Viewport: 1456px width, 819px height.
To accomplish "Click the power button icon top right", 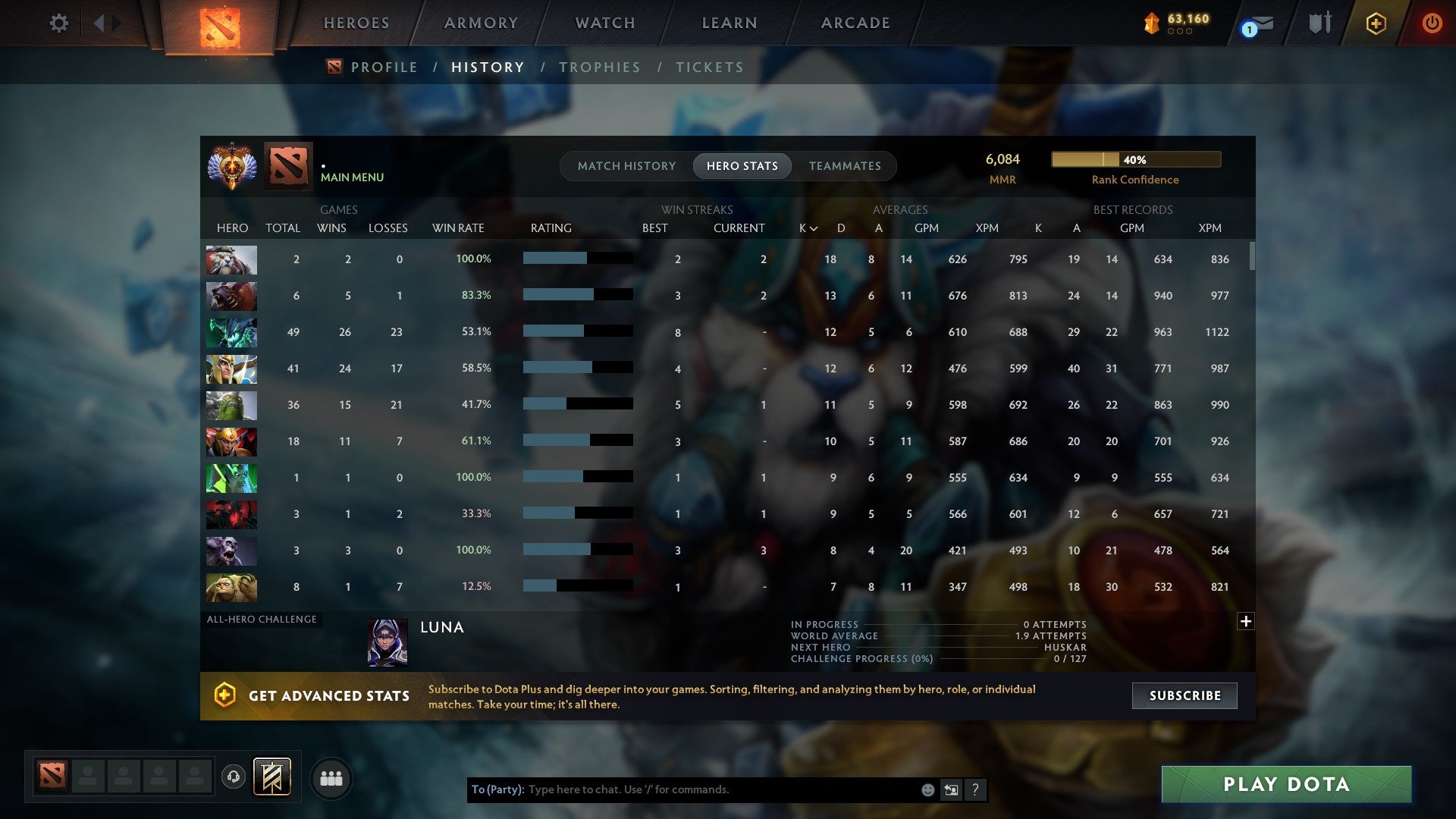I will (1432, 24).
